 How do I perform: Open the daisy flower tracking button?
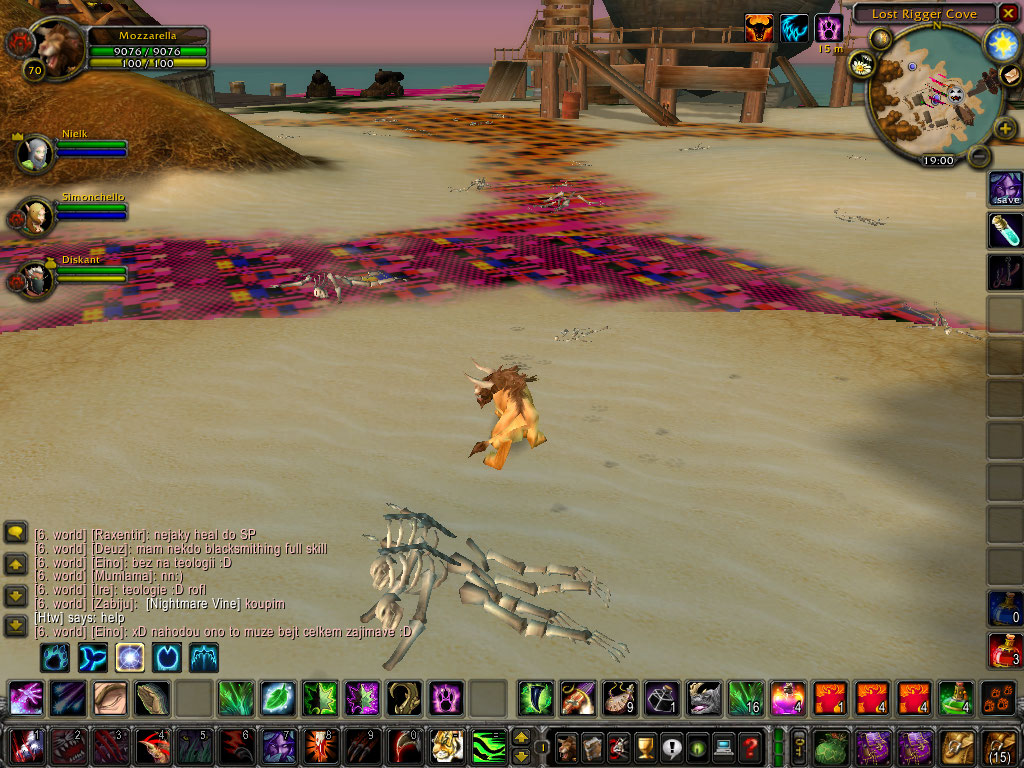(x=862, y=65)
